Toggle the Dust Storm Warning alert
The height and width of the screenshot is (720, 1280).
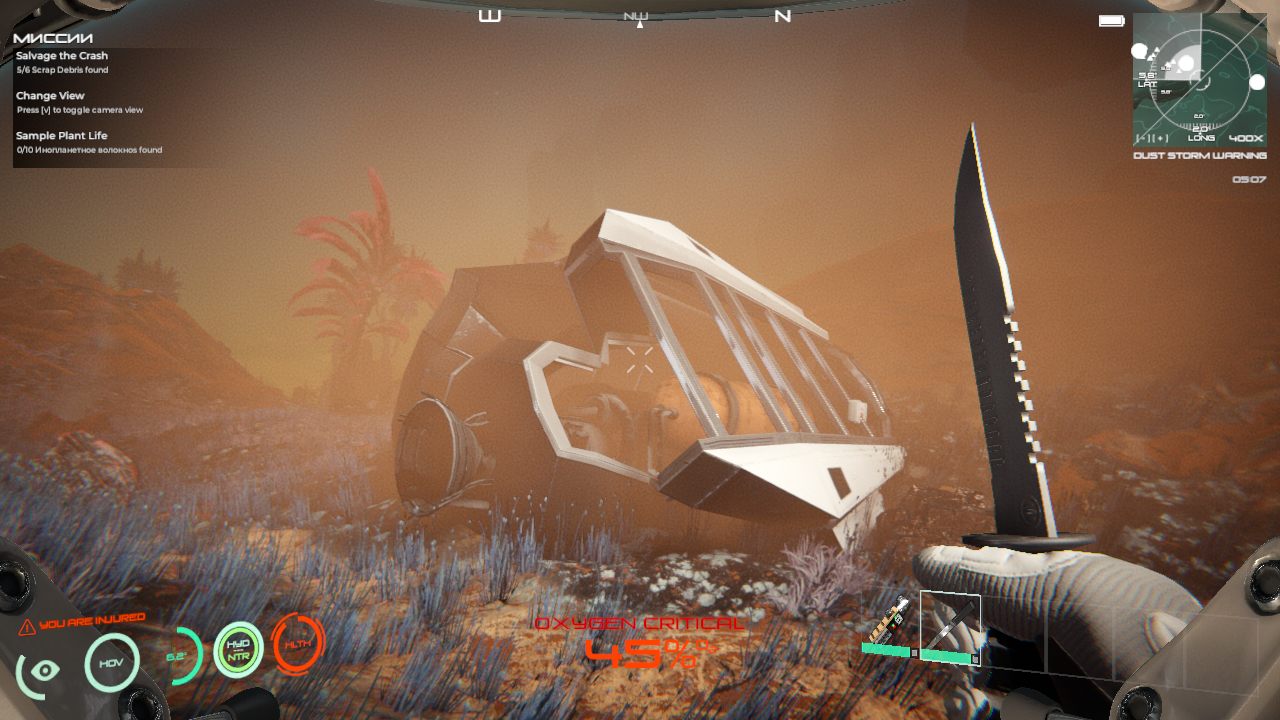coord(1201,157)
